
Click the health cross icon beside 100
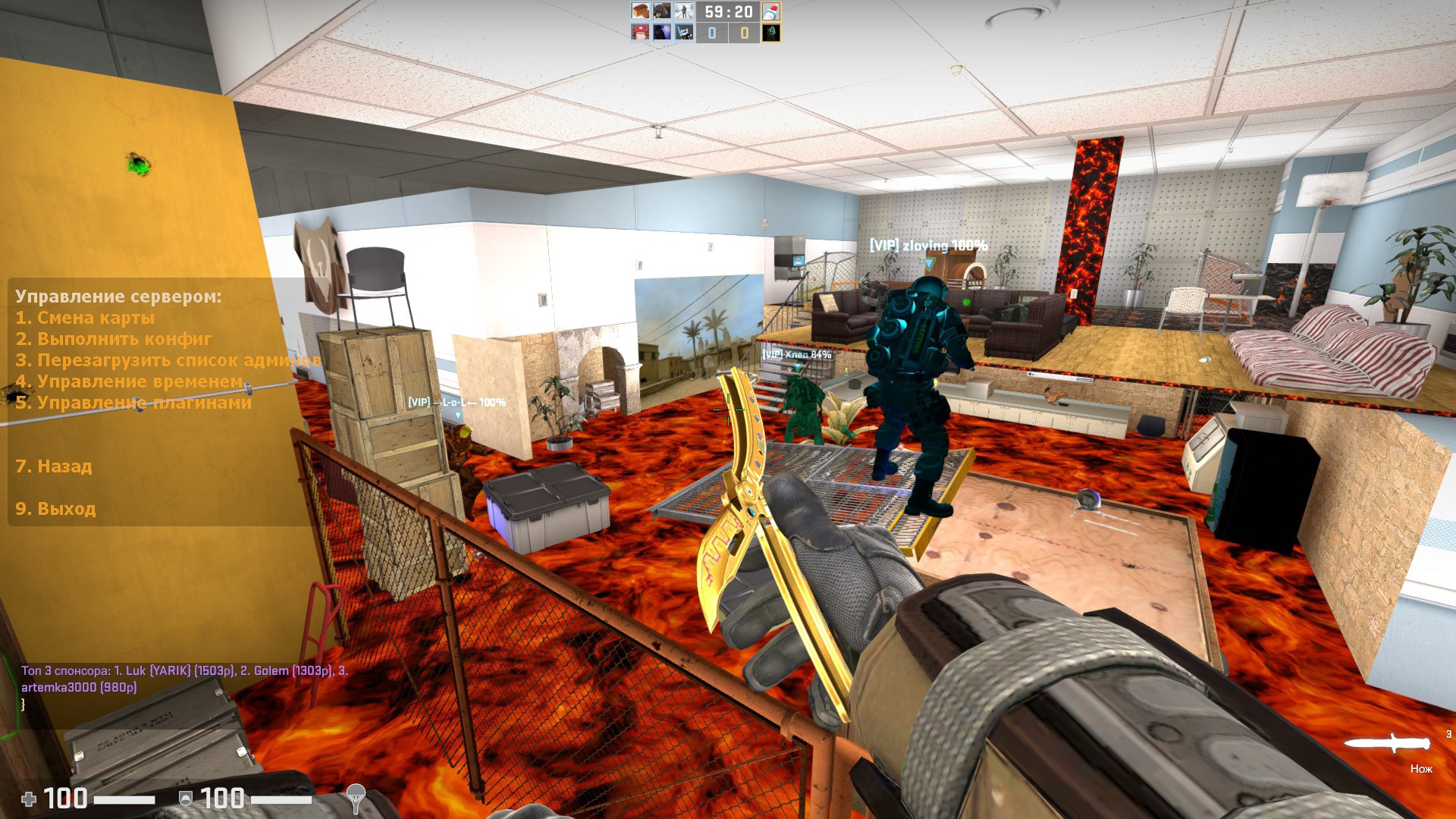[29, 799]
